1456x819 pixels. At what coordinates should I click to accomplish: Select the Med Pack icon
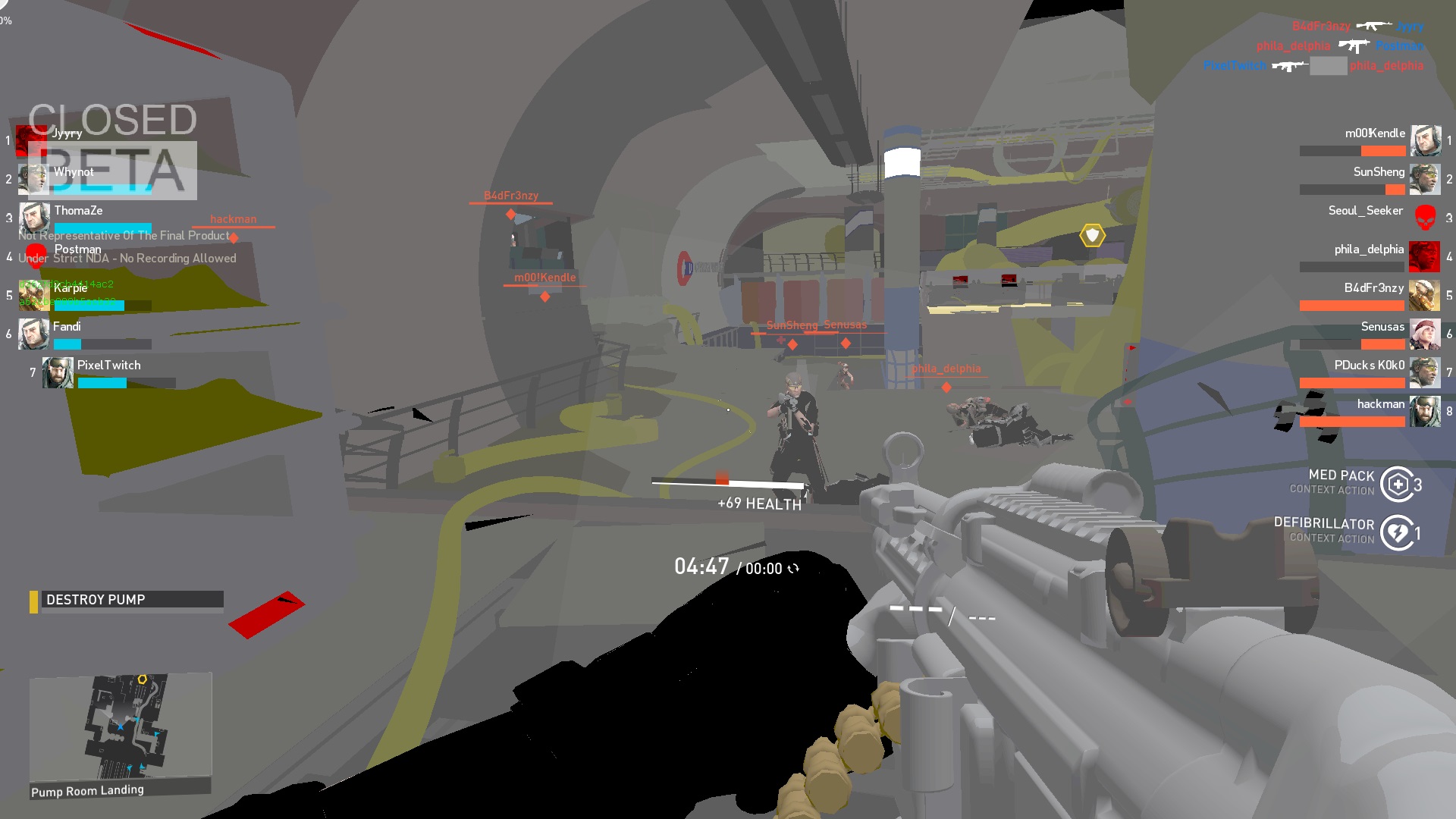click(1398, 484)
